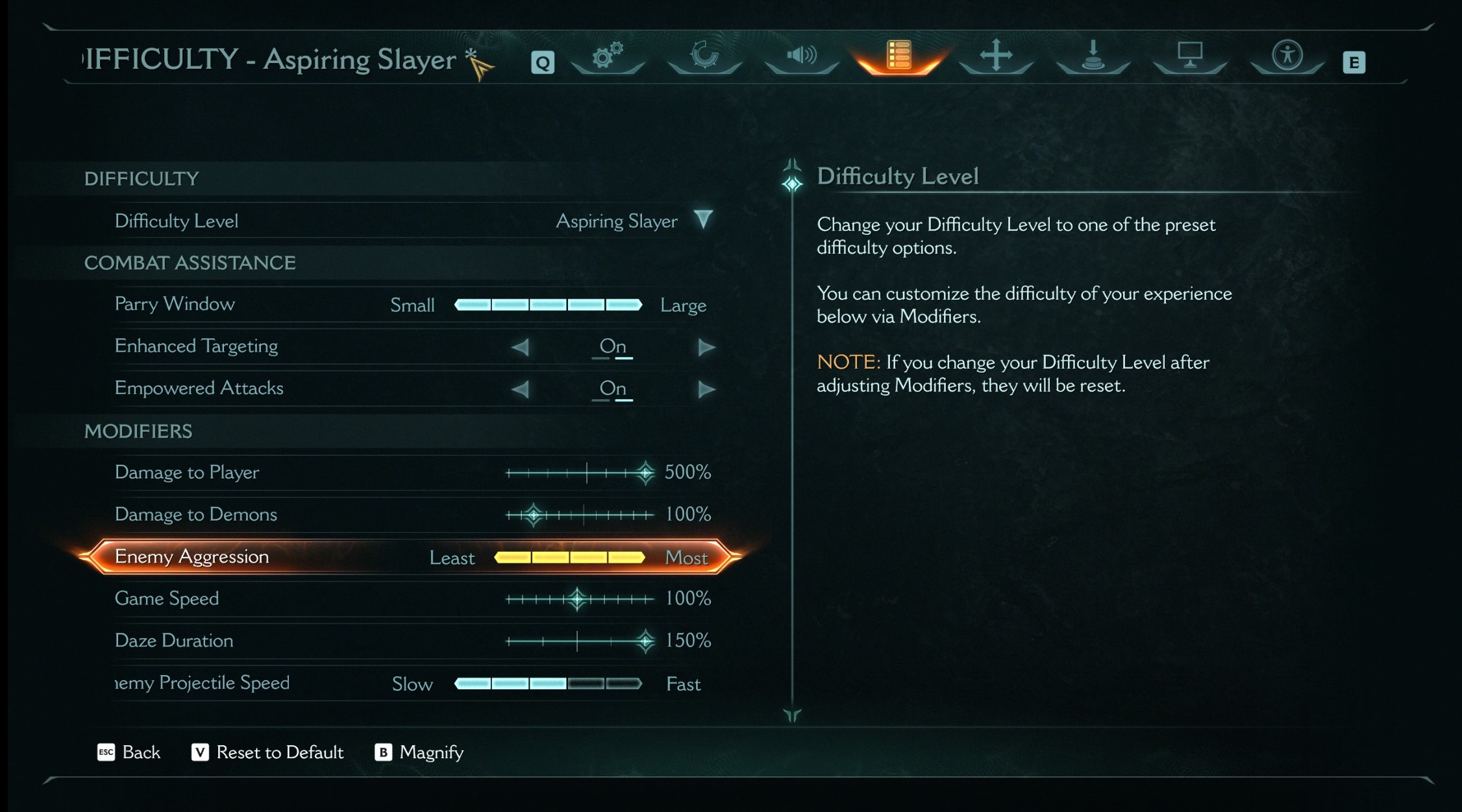This screenshot has width=1462, height=812.
Task: Adjust the Game Speed slider
Action: (x=580, y=599)
